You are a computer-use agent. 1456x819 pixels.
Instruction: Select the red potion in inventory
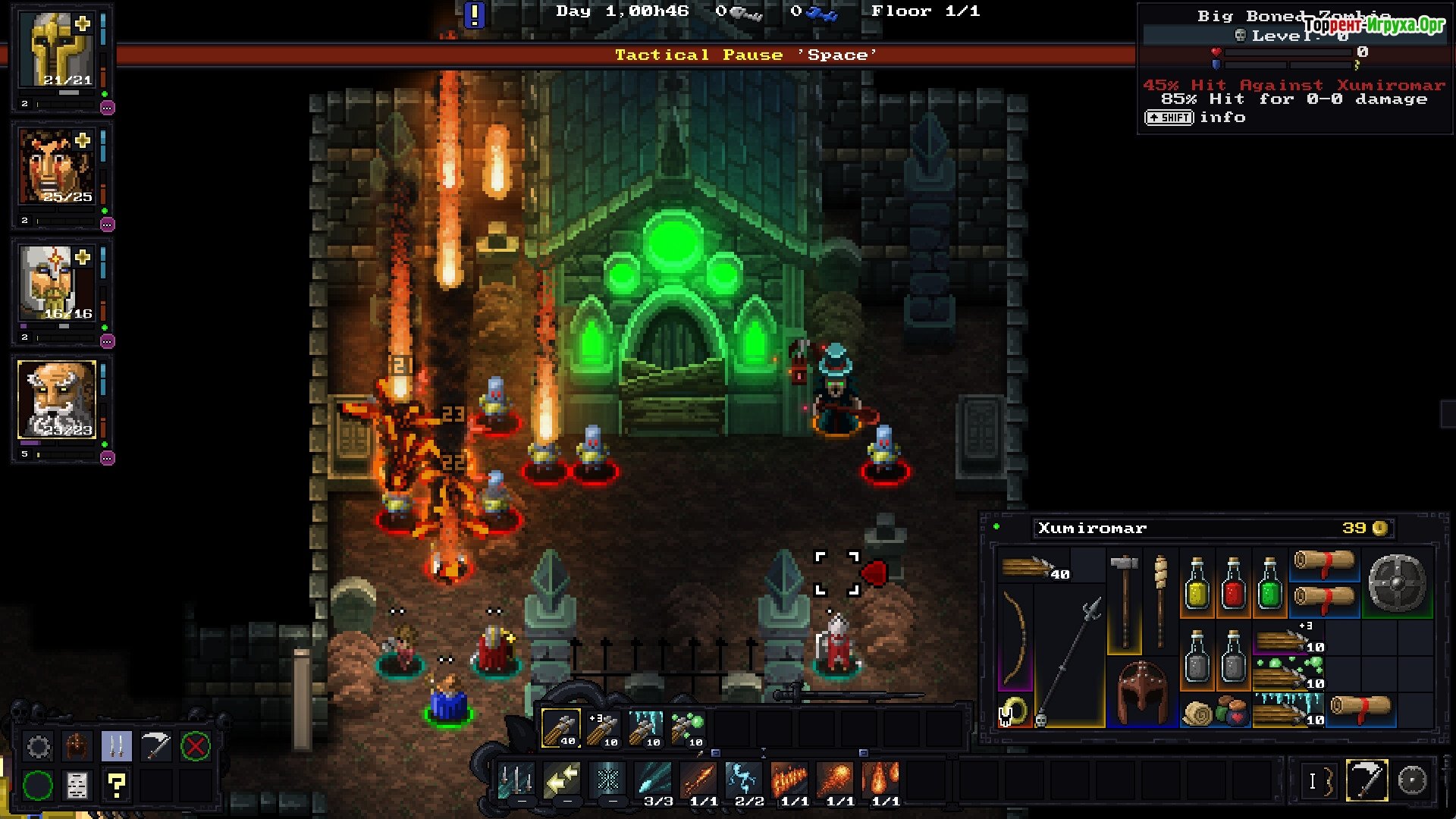[x=1233, y=584]
